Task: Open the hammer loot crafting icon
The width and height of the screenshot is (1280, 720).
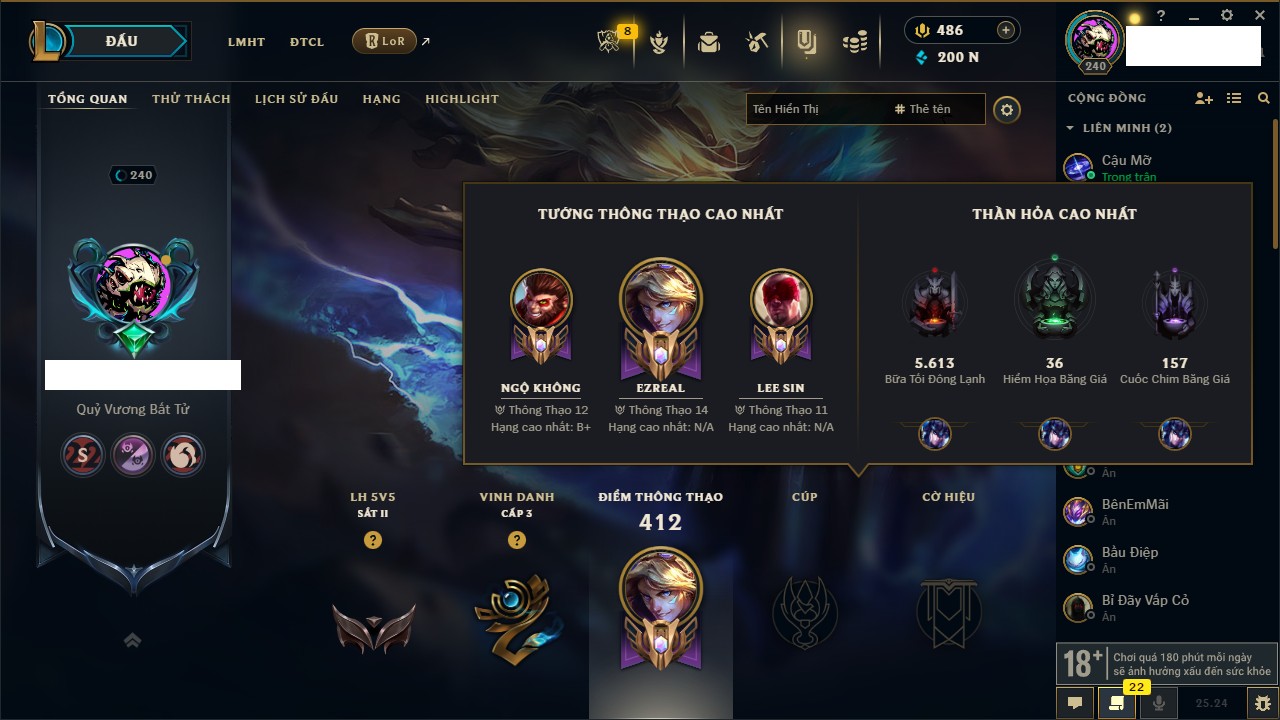Action: [x=757, y=42]
